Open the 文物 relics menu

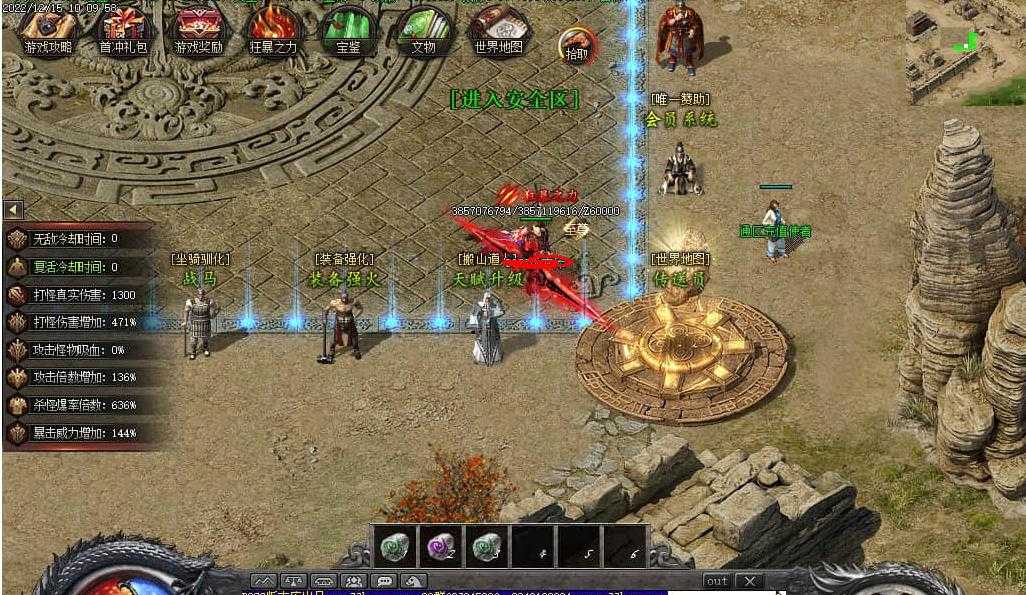(x=423, y=30)
